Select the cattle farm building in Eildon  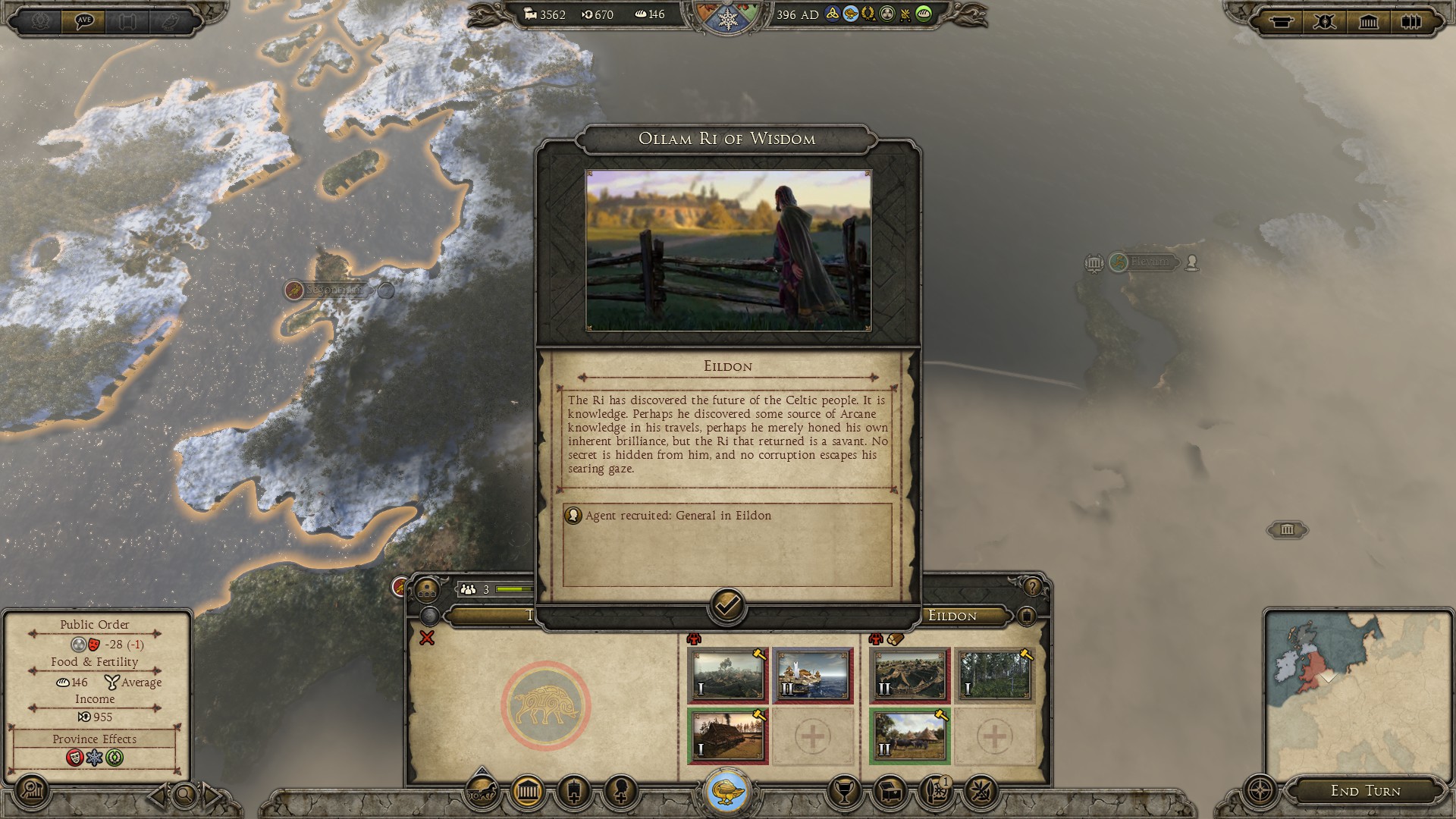tap(909, 736)
